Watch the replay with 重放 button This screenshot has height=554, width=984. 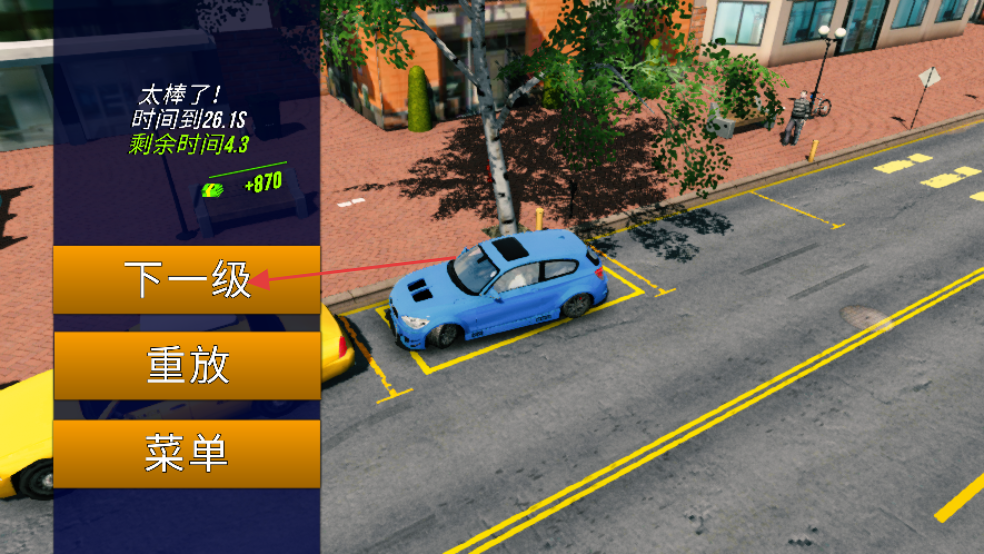pos(187,366)
